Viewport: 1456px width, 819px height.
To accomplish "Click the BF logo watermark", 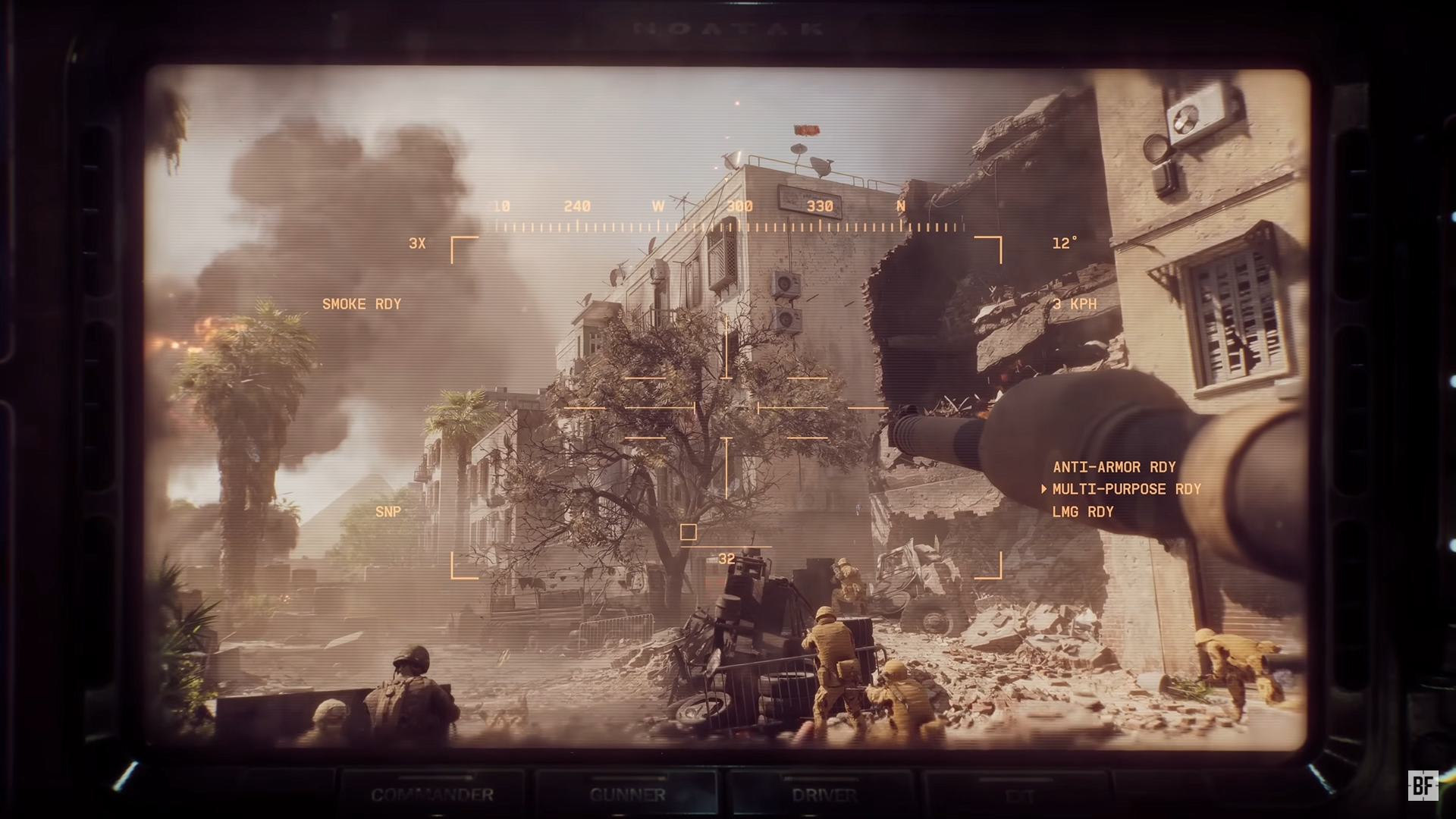I will pos(1423,786).
